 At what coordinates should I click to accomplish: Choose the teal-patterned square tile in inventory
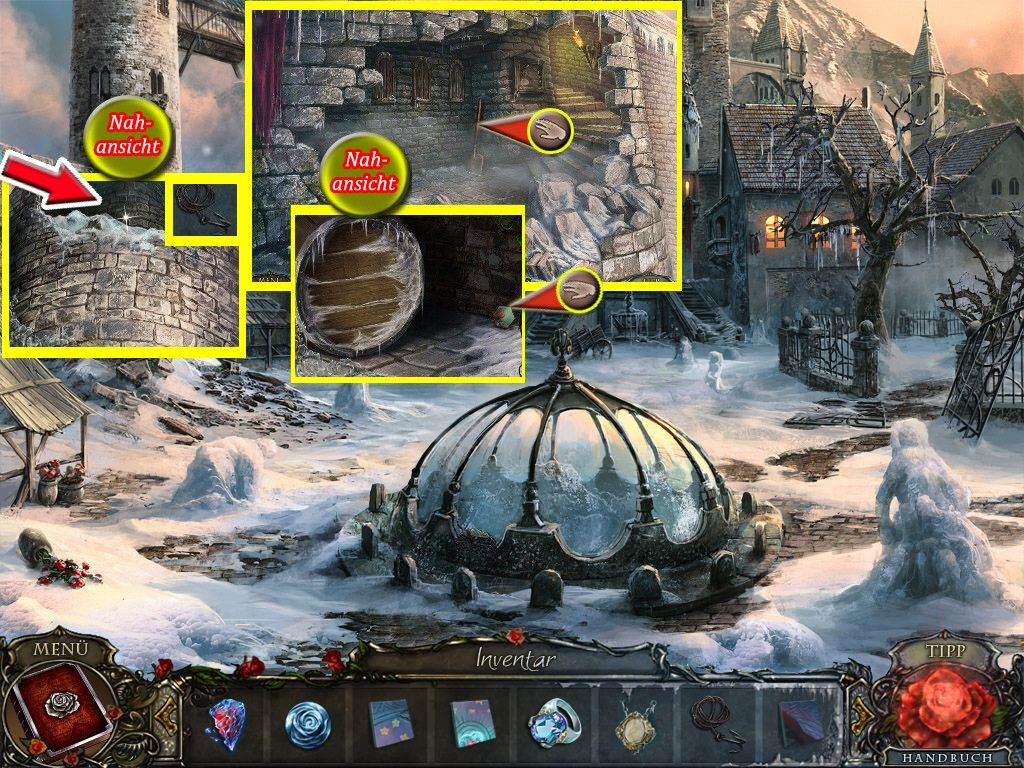(x=471, y=723)
